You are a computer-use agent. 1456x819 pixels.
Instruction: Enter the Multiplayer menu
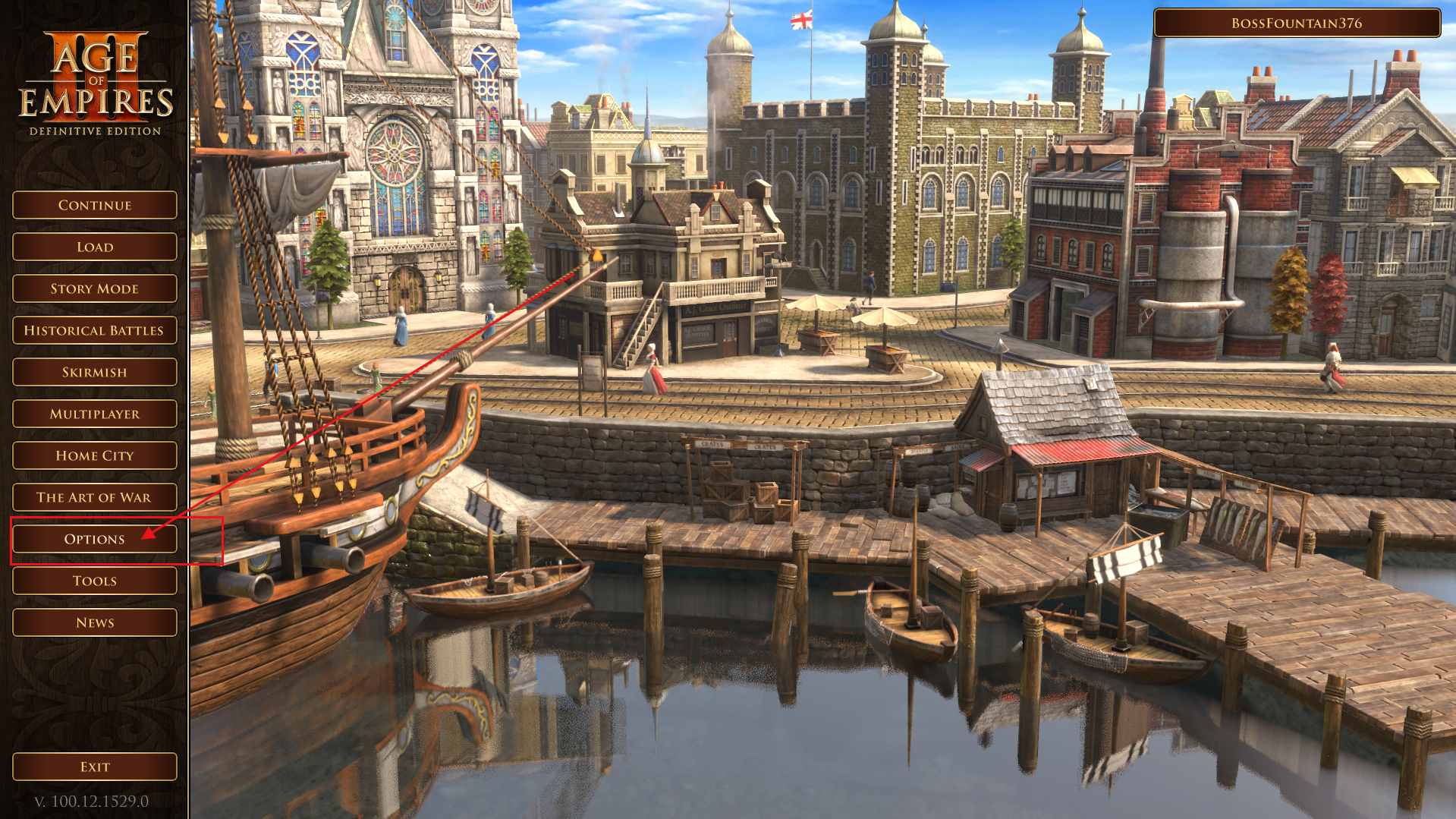tap(95, 414)
